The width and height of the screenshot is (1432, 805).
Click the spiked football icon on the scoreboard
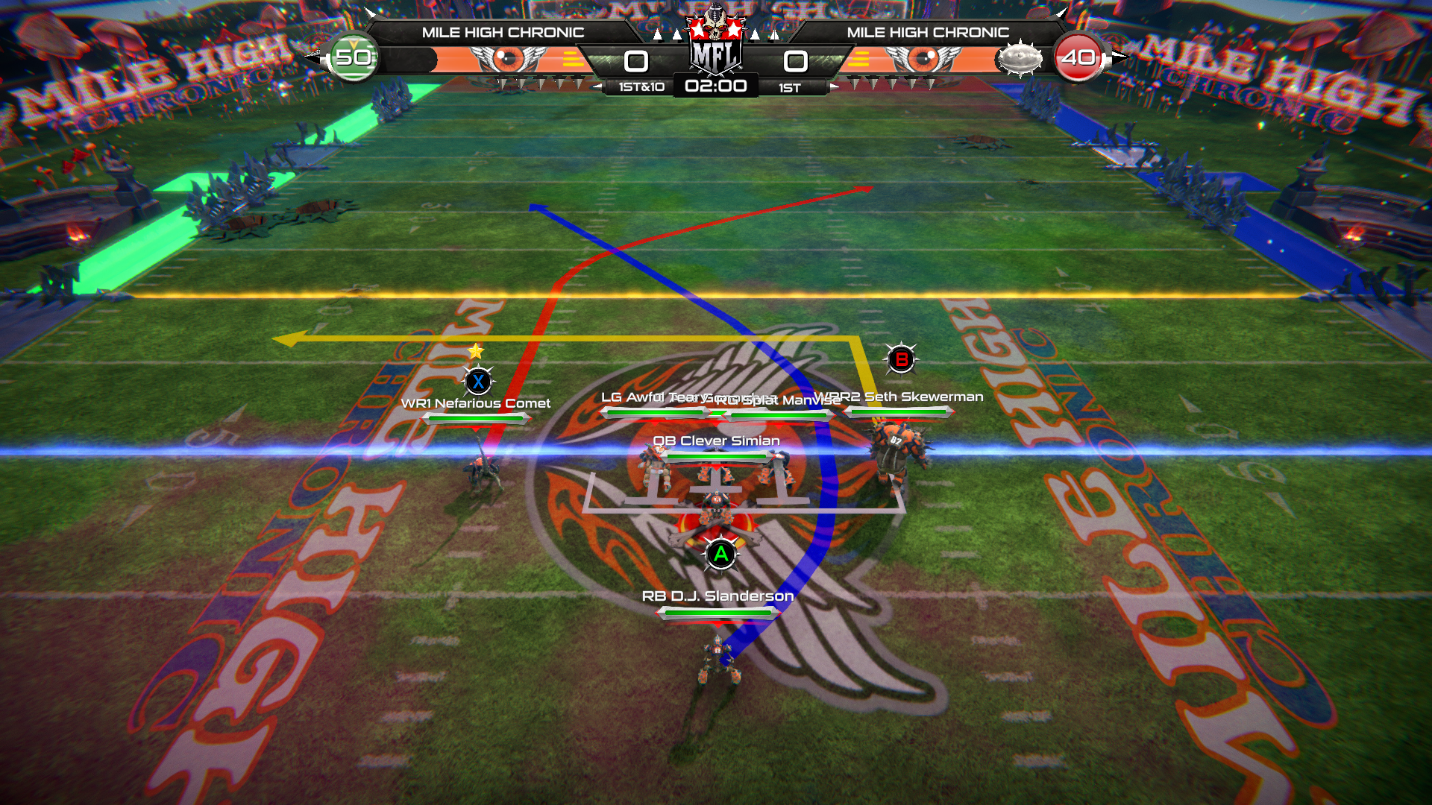point(1019,58)
